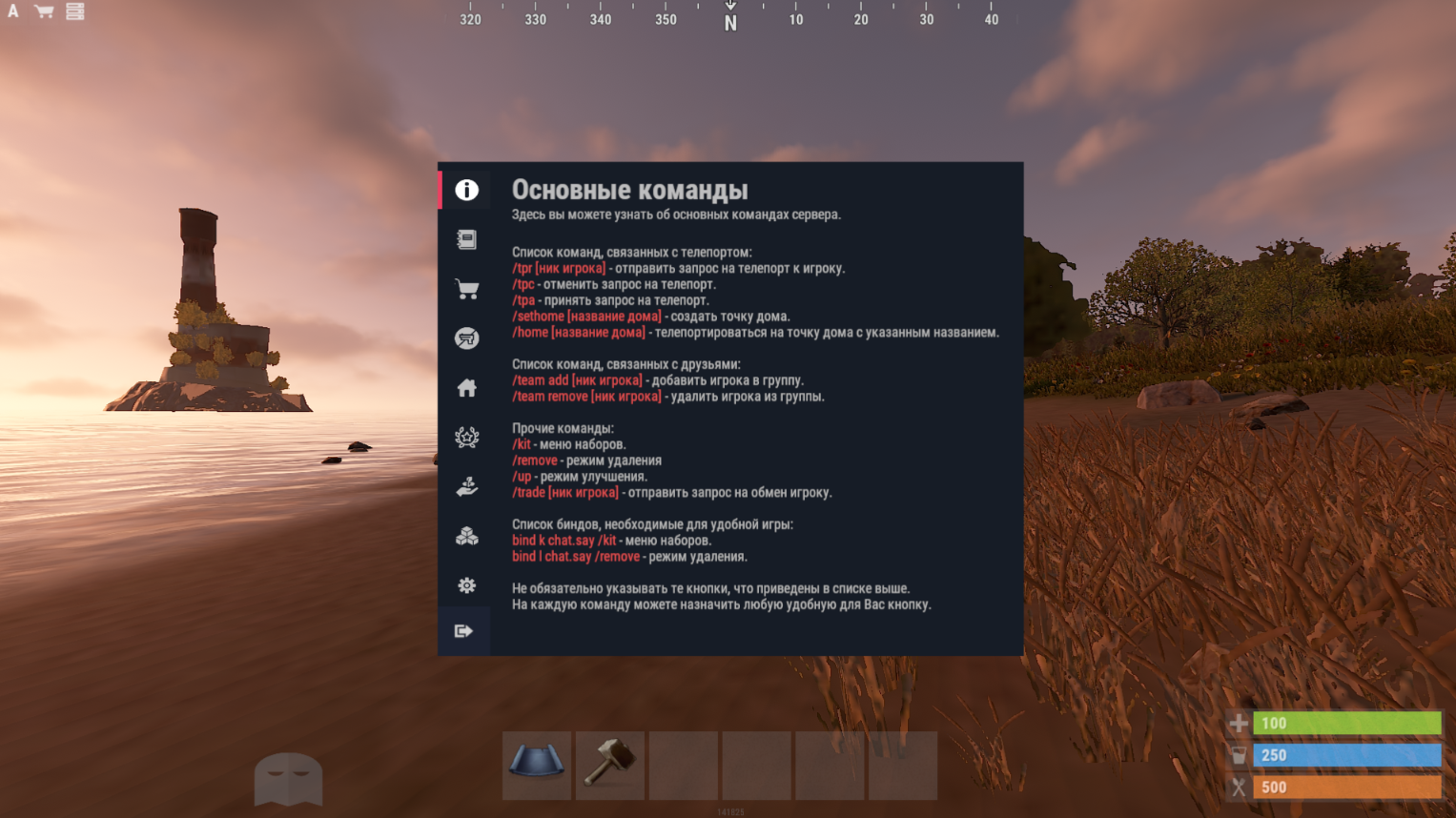1456x818 pixels.
Task: Open the crossed-out gun tab
Action: [x=466, y=338]
